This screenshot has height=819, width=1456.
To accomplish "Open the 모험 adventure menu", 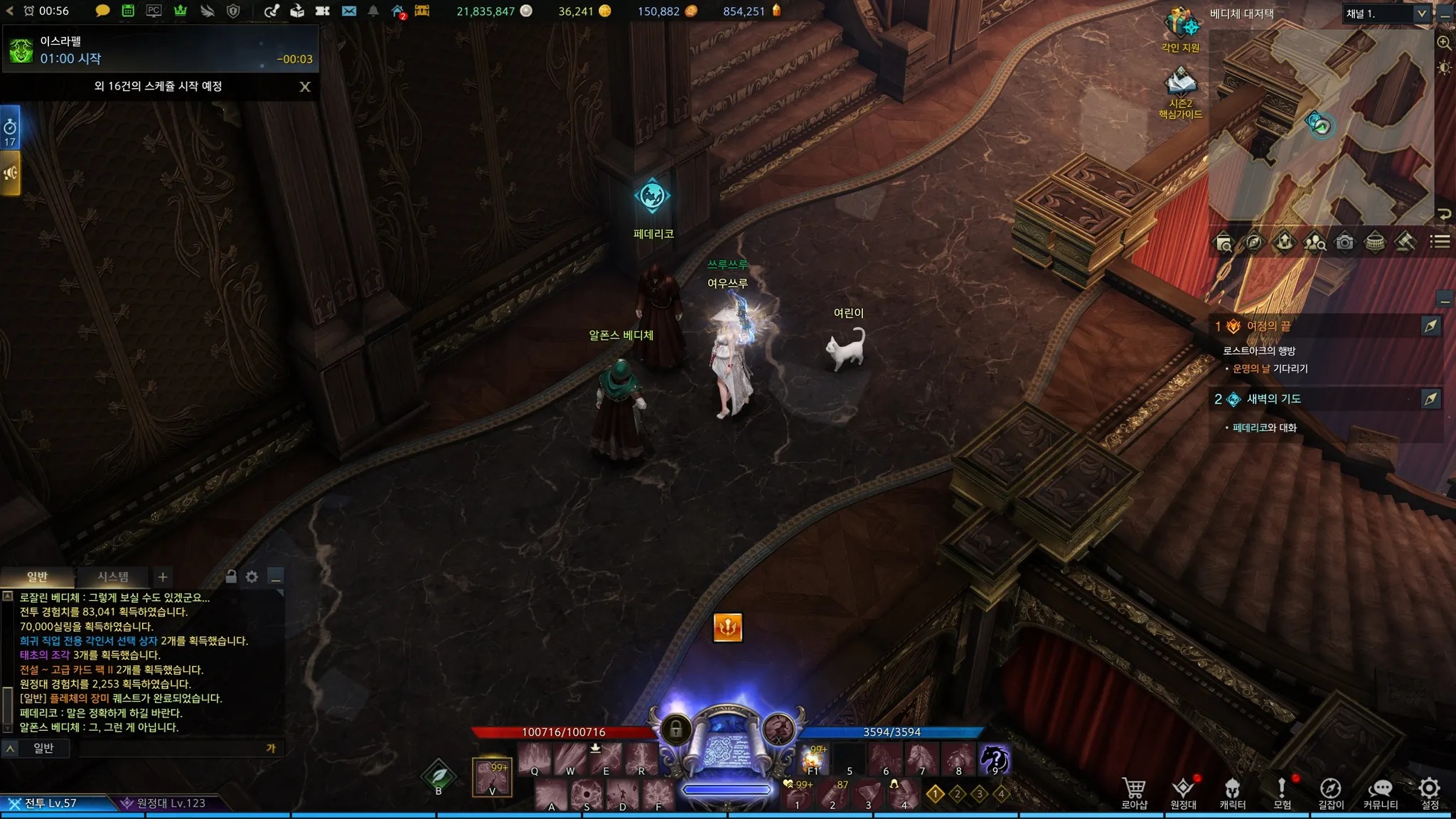I will [x=1282, y=793].
